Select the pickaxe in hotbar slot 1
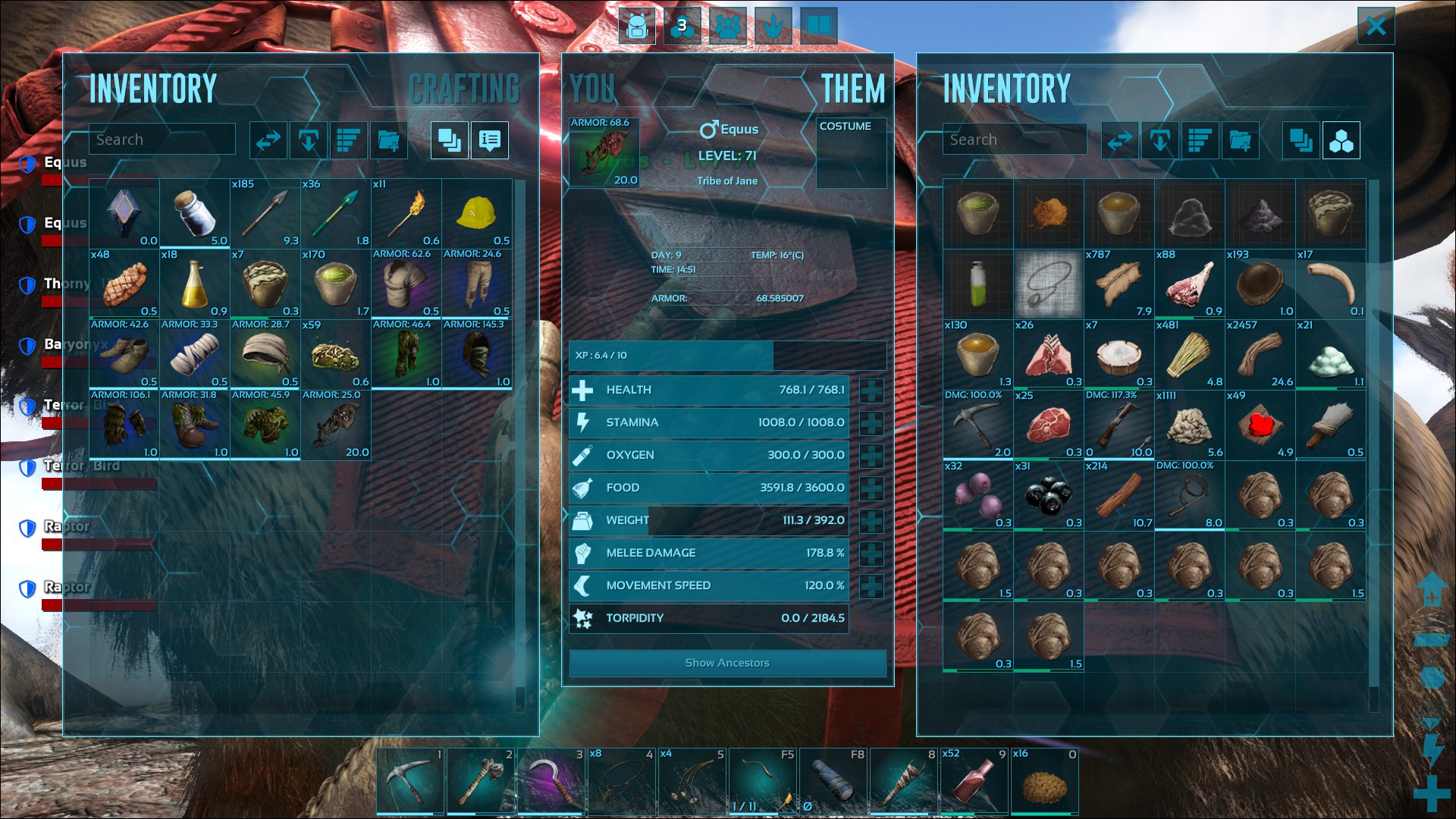Screen dimensions: 1456x819 409,781
